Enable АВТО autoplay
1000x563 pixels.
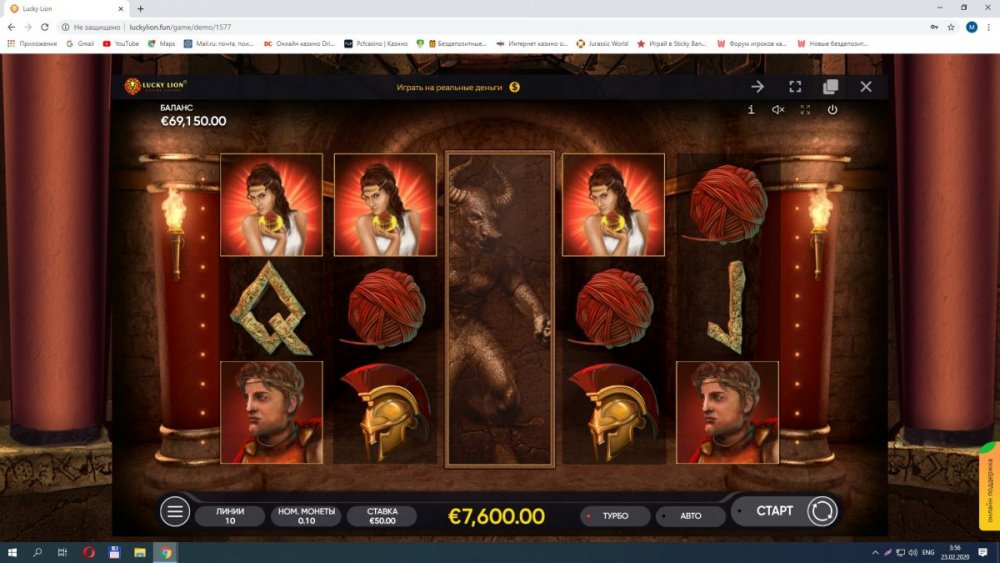[x=690, y=516]
